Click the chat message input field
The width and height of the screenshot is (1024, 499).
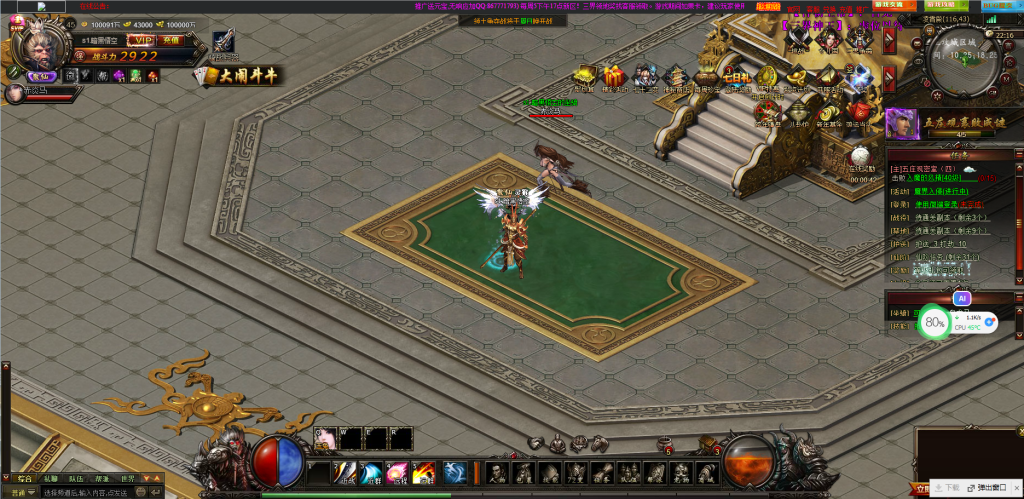click(90, 493)
